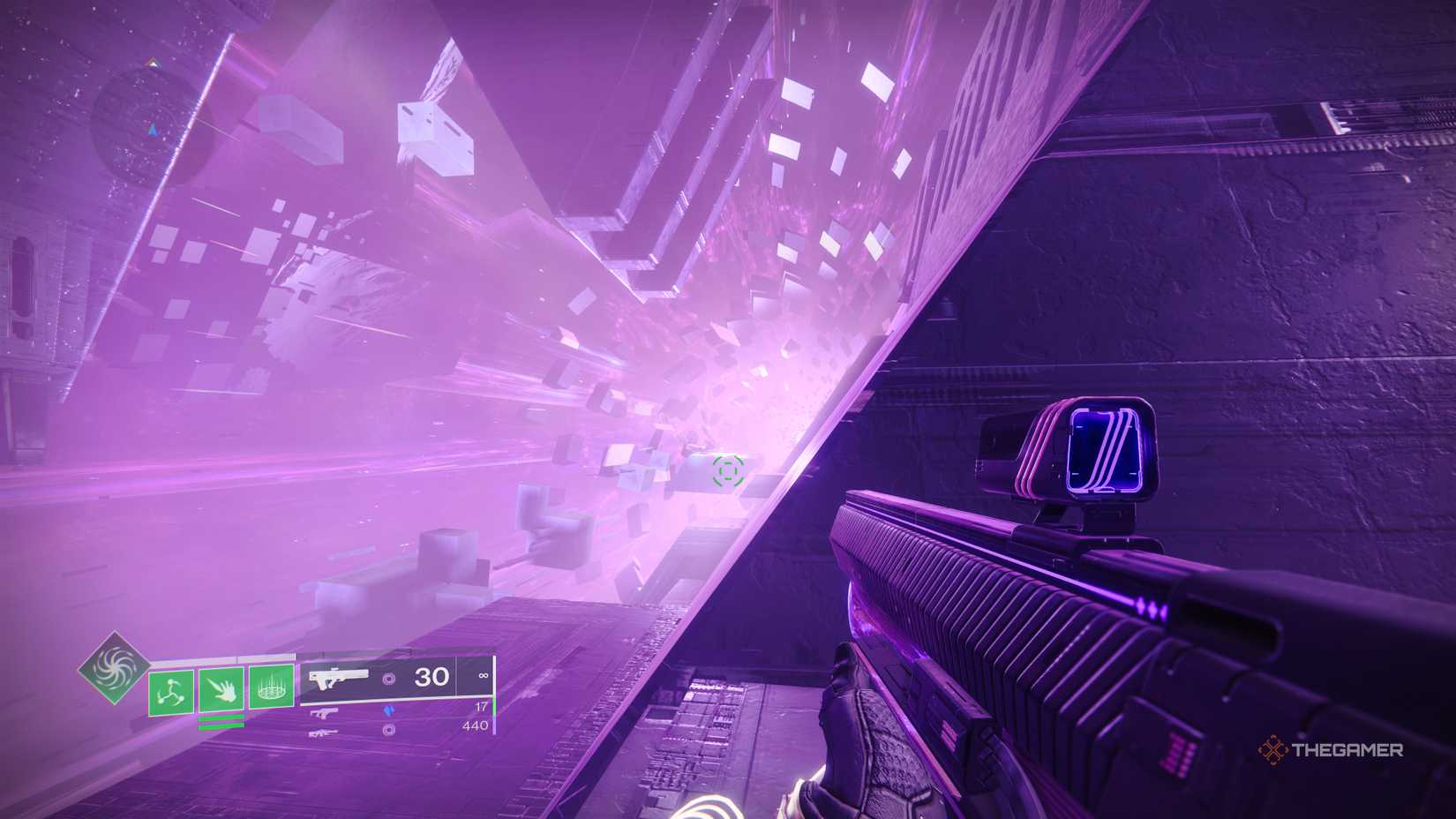Select the Pocket Singularity melee hand icon
Viewport: 1456px width, 819px height.
click(223, 691)
